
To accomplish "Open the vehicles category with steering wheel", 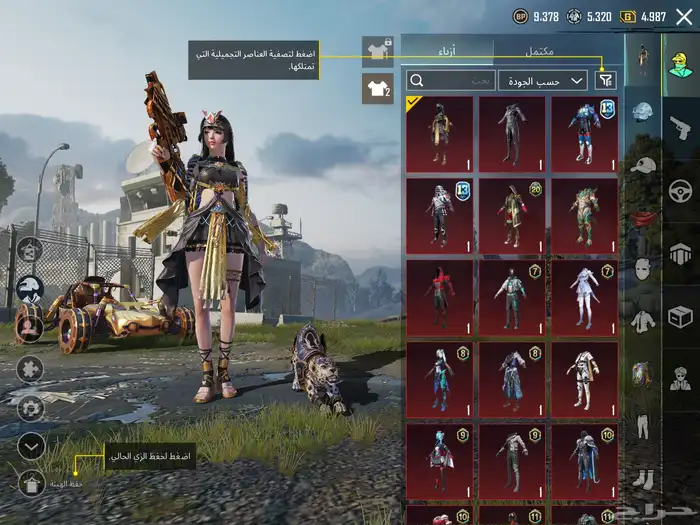I will pyautogui.click(x=680, y=190).
